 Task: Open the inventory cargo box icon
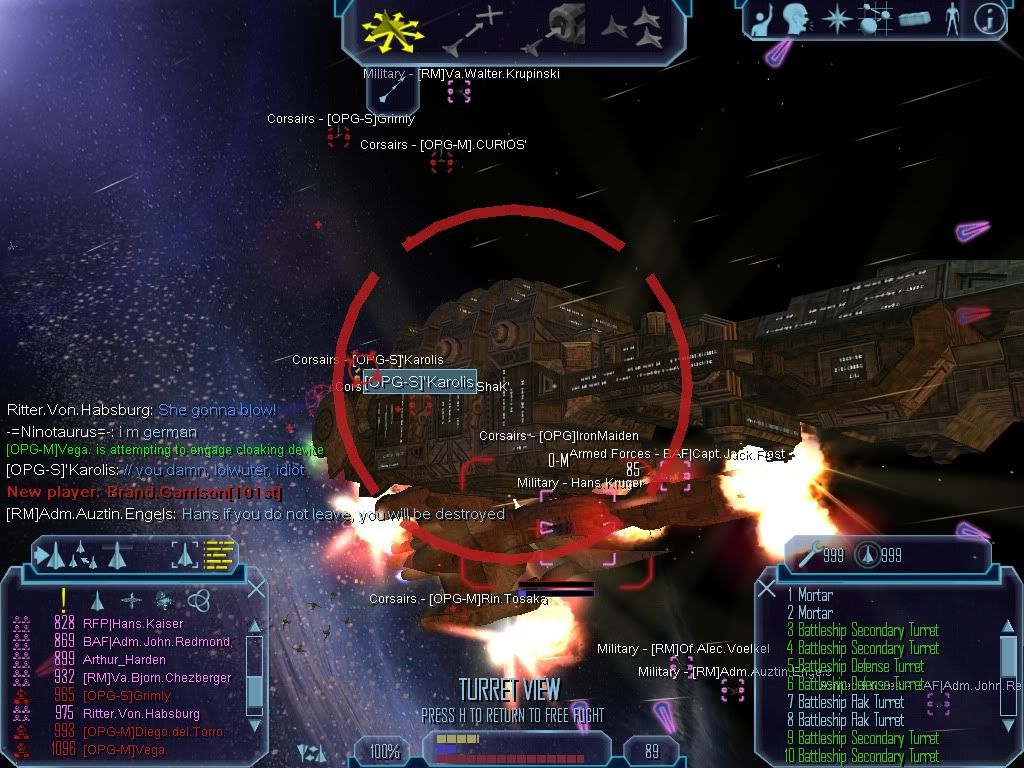click(x=914, y=20)
